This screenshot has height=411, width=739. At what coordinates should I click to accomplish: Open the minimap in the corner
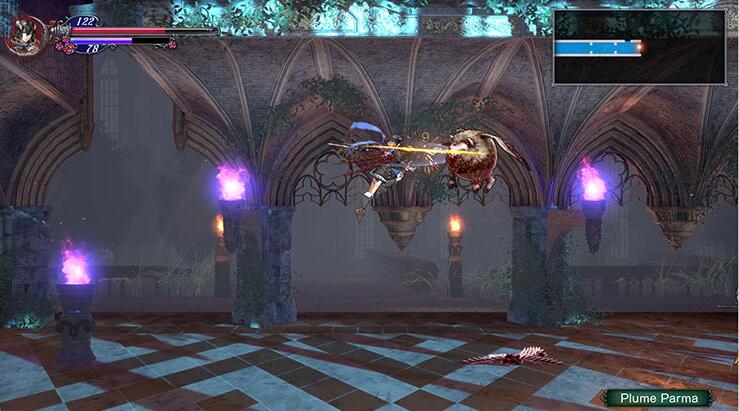point(639,47)
